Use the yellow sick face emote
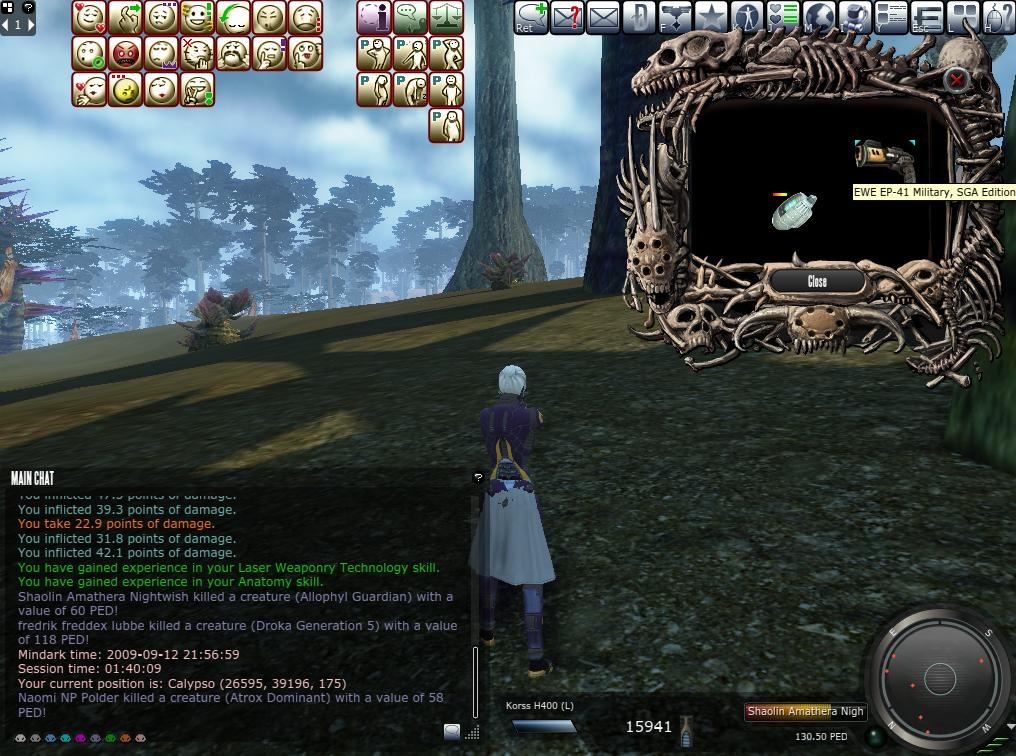 pyautogui.click(x=126, y=90)
